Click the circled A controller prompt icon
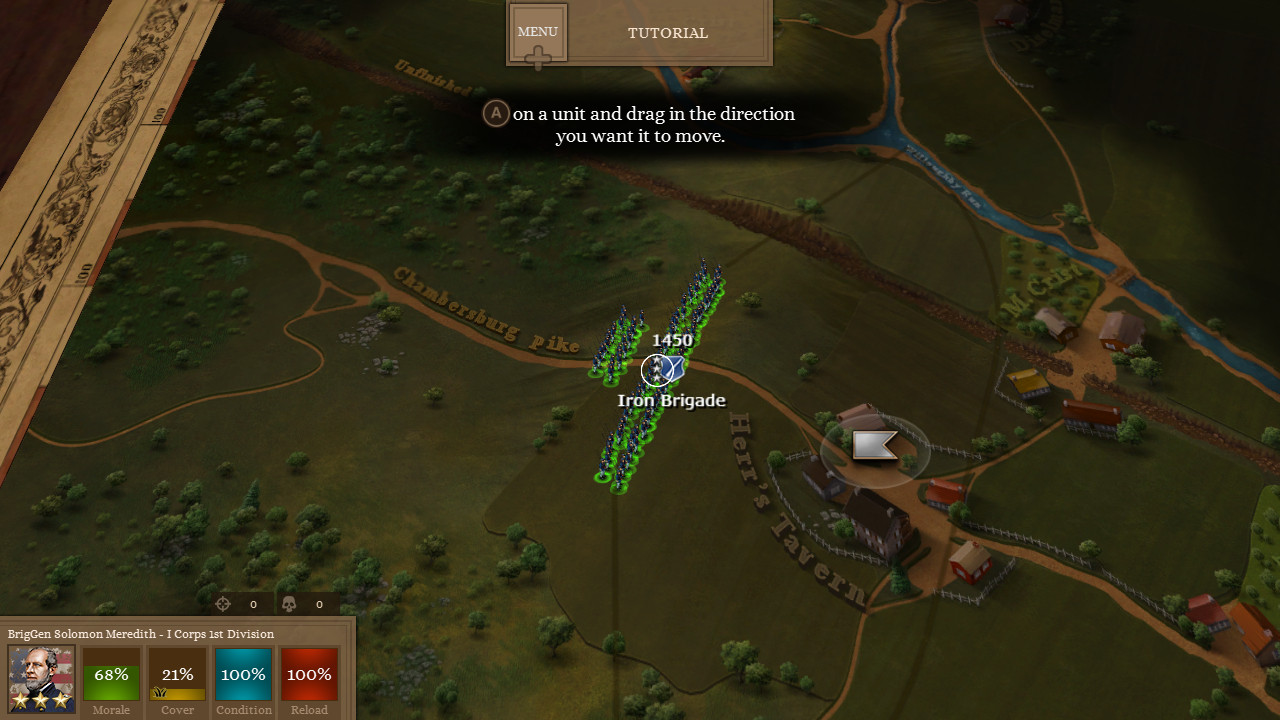This screenshot has height=720, width=1280. click(496, 113)
